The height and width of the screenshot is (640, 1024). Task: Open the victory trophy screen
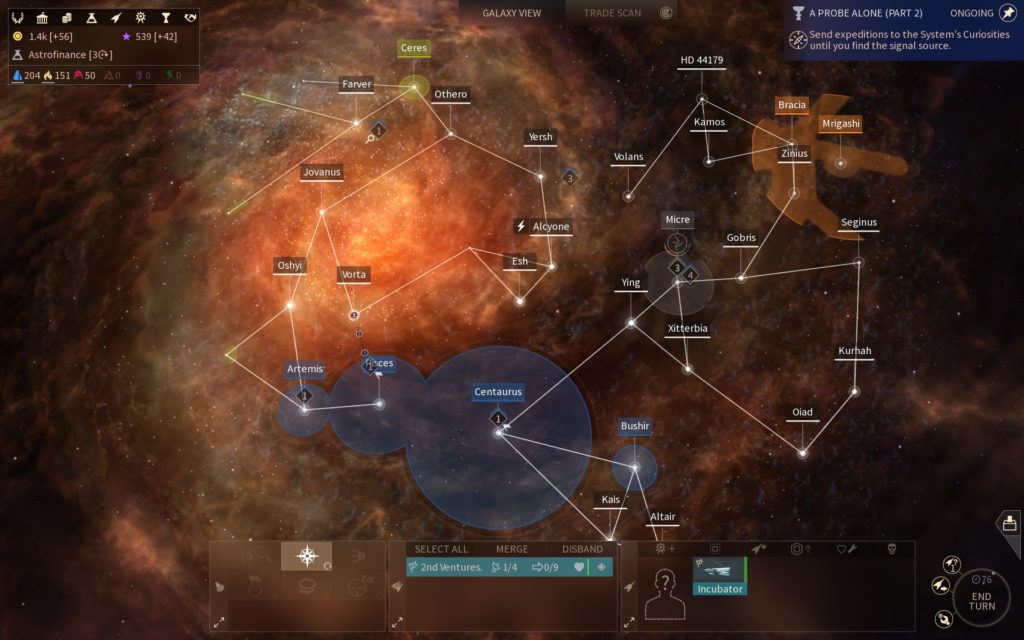pos(165,18)
